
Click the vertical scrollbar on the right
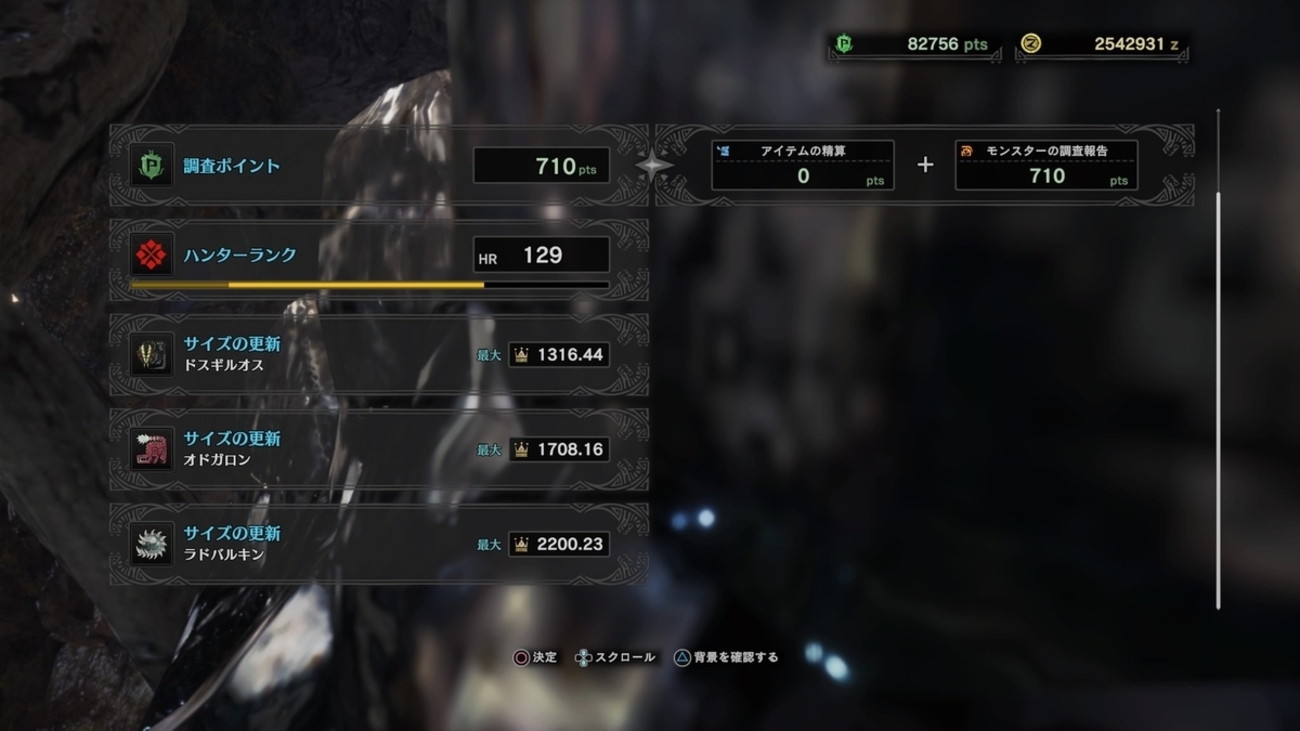[1218, 400]
